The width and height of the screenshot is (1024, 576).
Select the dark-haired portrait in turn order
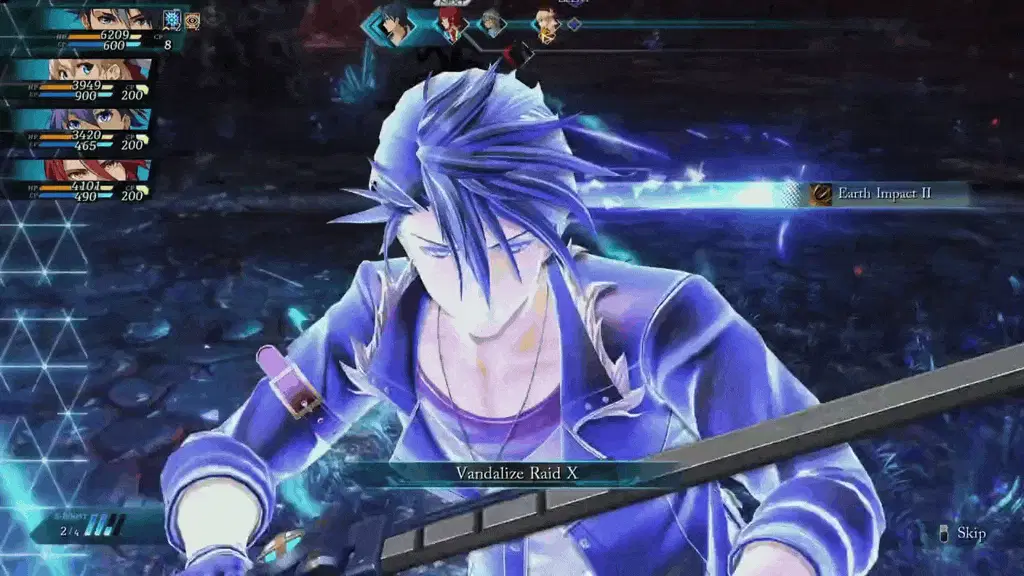(x=396, y=24)
